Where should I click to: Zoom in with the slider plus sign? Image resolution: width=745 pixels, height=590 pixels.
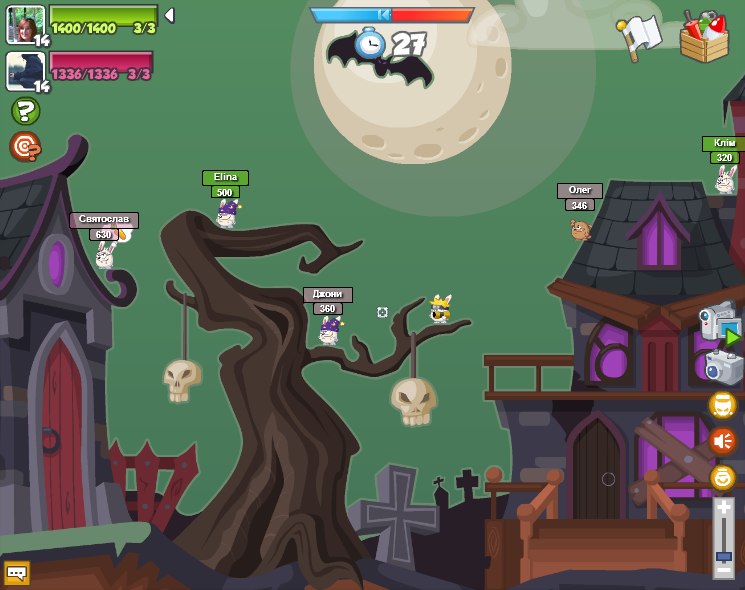tap(723, 508)
